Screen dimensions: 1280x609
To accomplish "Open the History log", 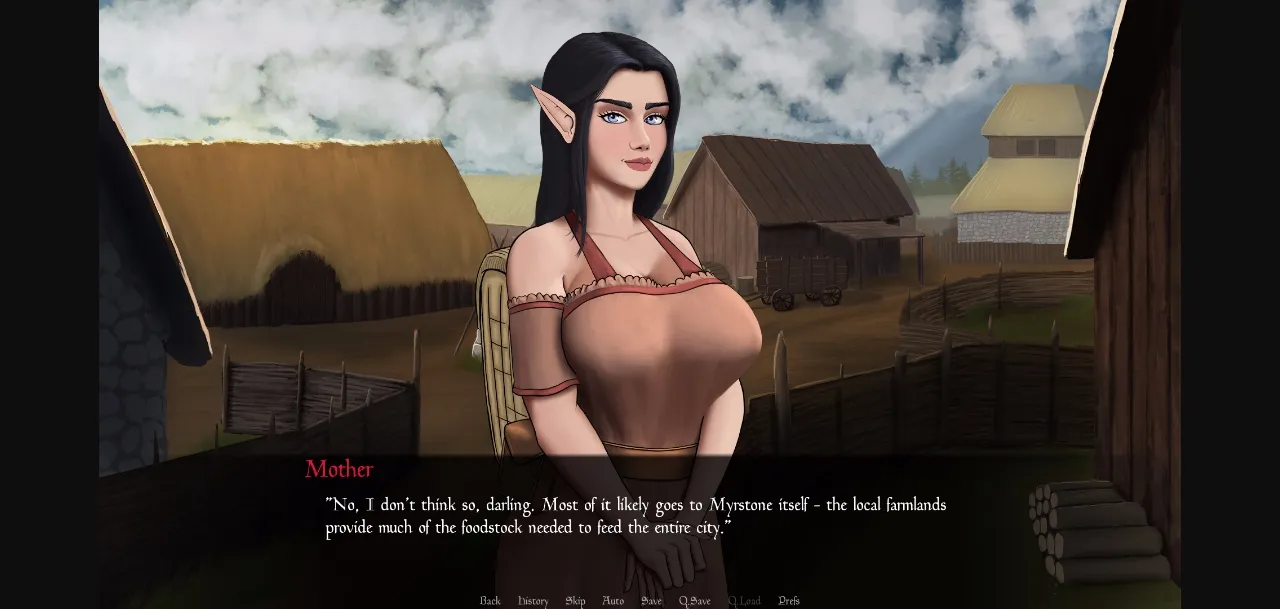I will coord(533,601).
